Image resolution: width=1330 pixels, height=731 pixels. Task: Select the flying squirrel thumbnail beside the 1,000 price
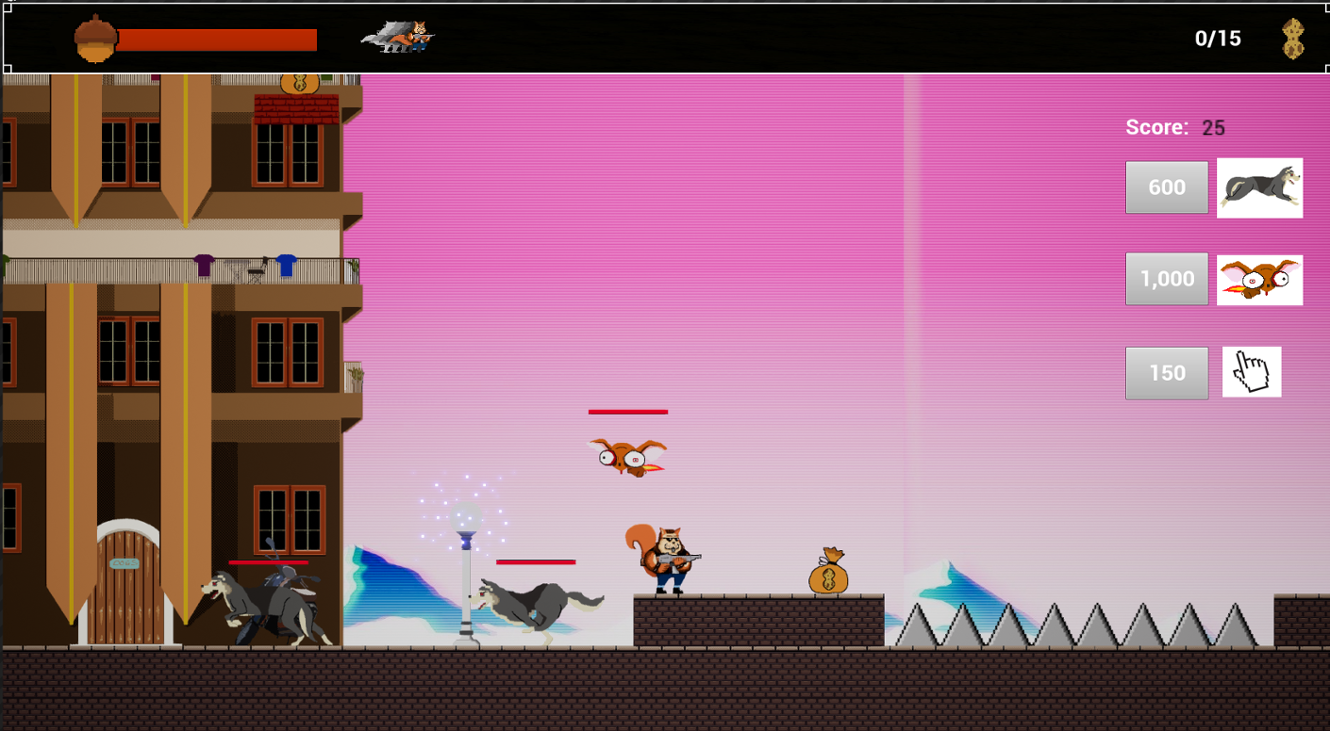tap(1259, 279)
